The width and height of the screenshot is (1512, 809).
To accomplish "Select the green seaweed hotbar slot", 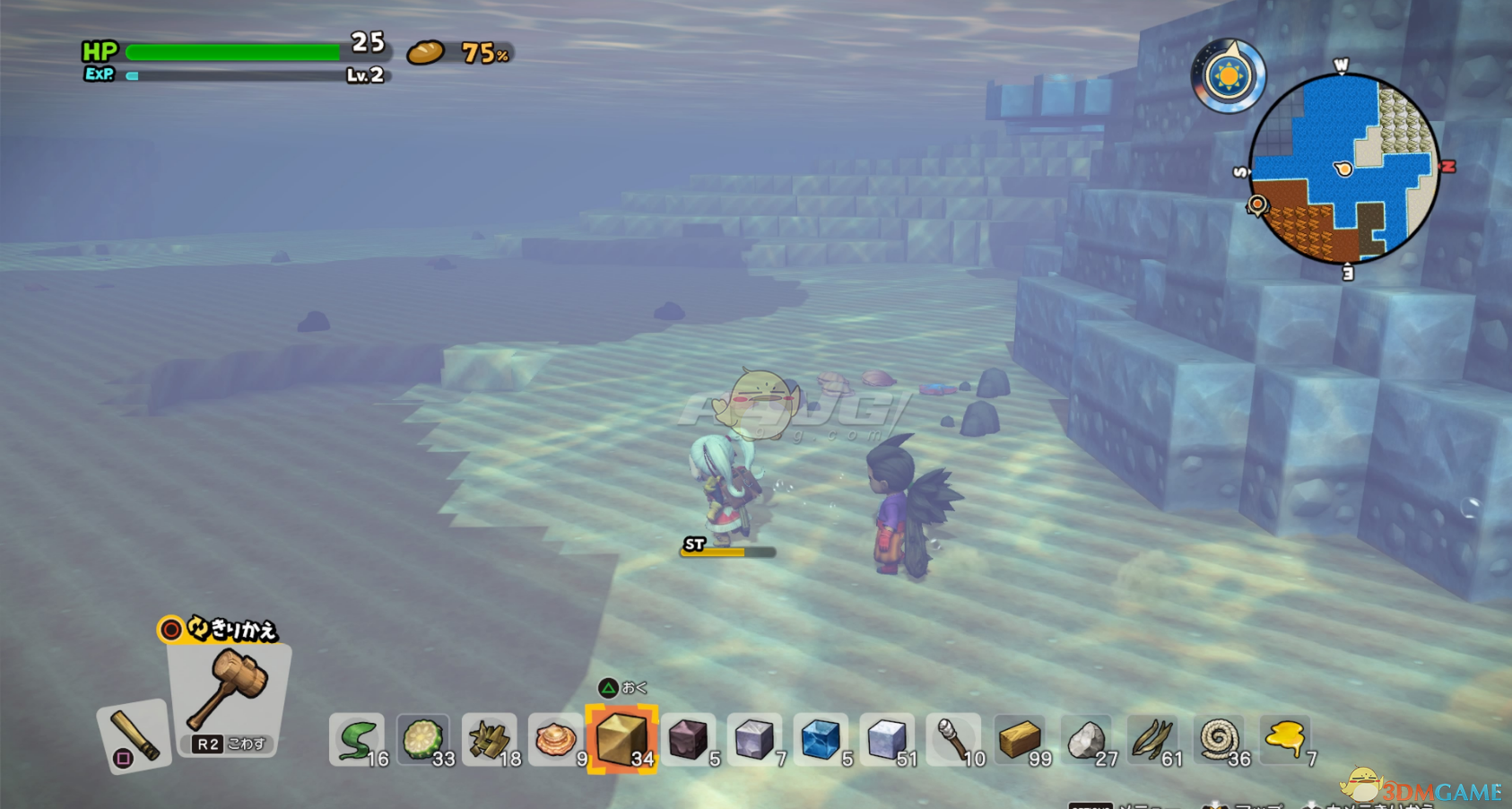I will pos(357,740).
